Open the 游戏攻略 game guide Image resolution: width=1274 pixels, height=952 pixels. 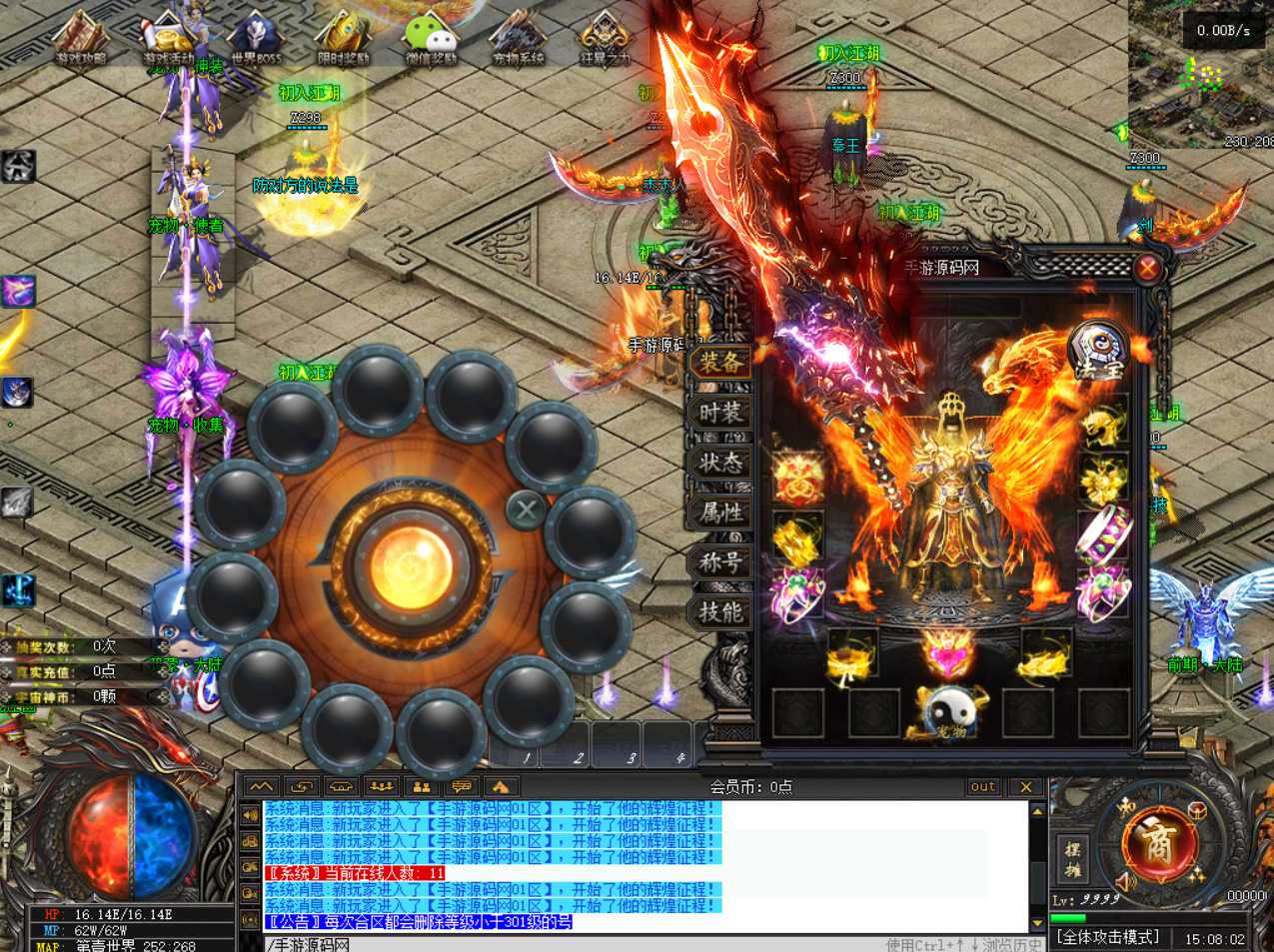pos(81,38)
